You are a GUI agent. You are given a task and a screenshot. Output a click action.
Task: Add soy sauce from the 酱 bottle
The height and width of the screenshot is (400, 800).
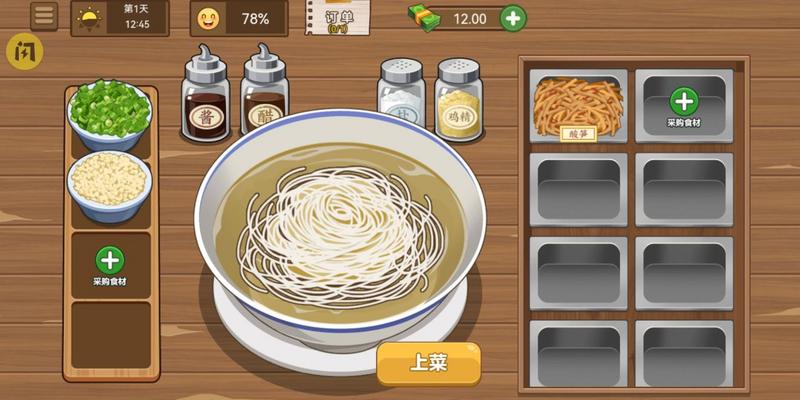coord(205,97)
